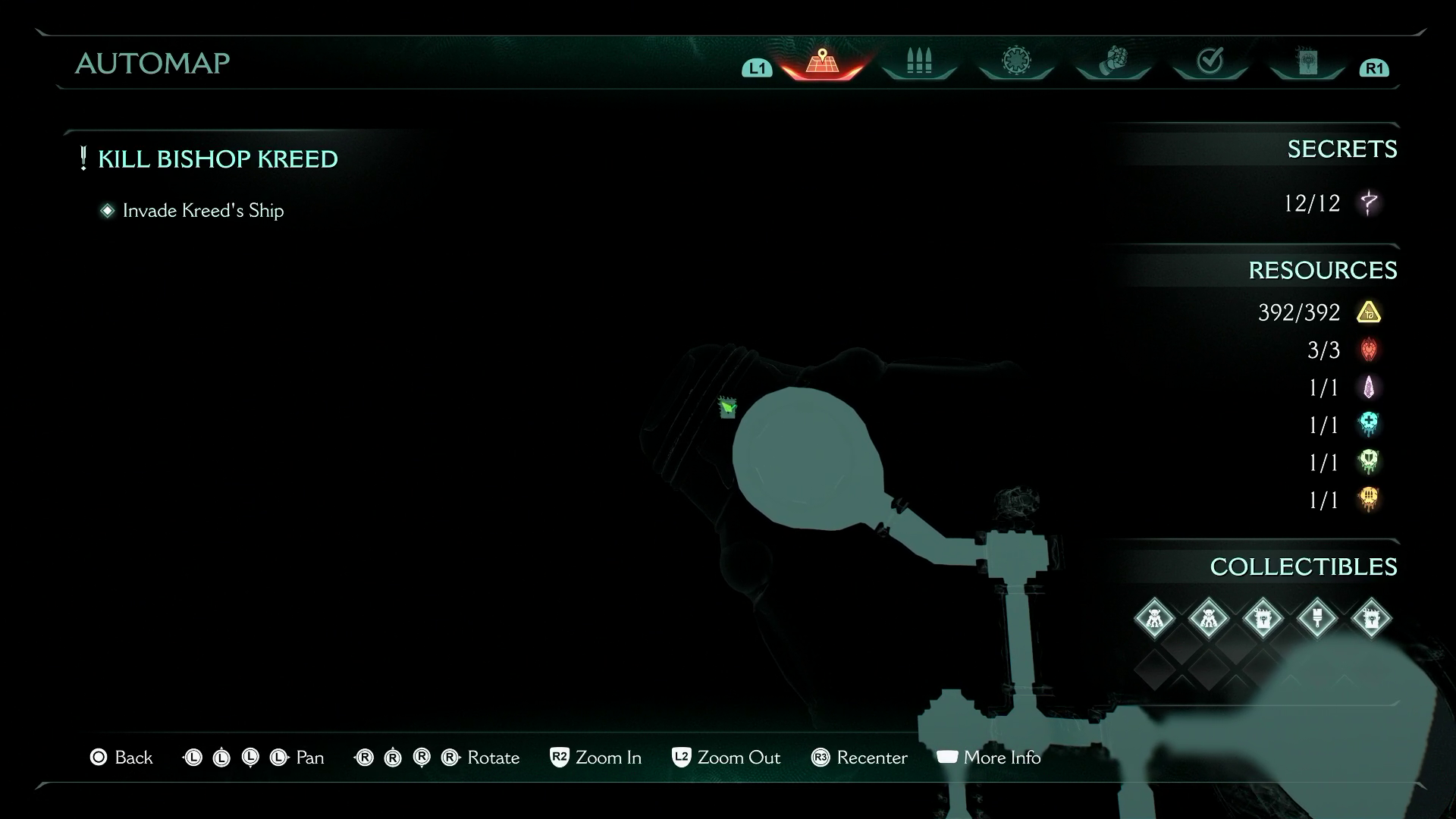This screenshot has width=1456, height=819.
Task: Switch to the highlighted Automap tab
Action: [x=823, y=61]
